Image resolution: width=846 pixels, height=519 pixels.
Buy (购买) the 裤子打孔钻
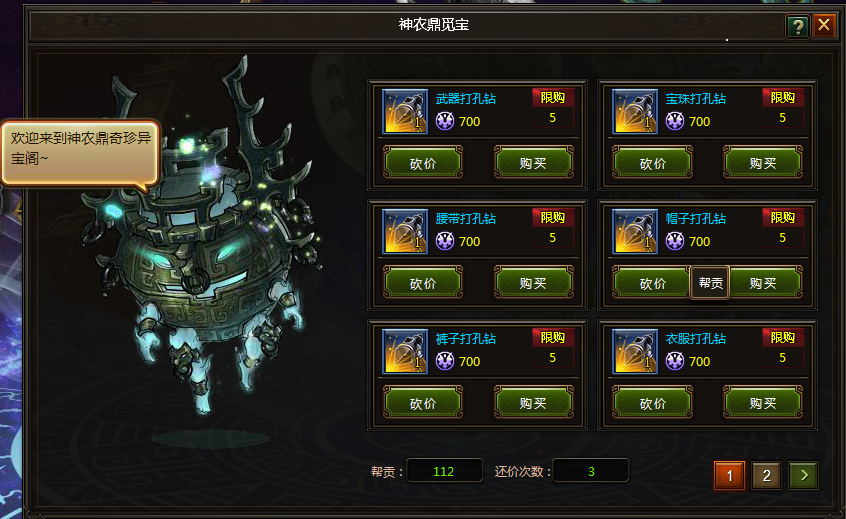pyautogui.click(x=533, y=403)
